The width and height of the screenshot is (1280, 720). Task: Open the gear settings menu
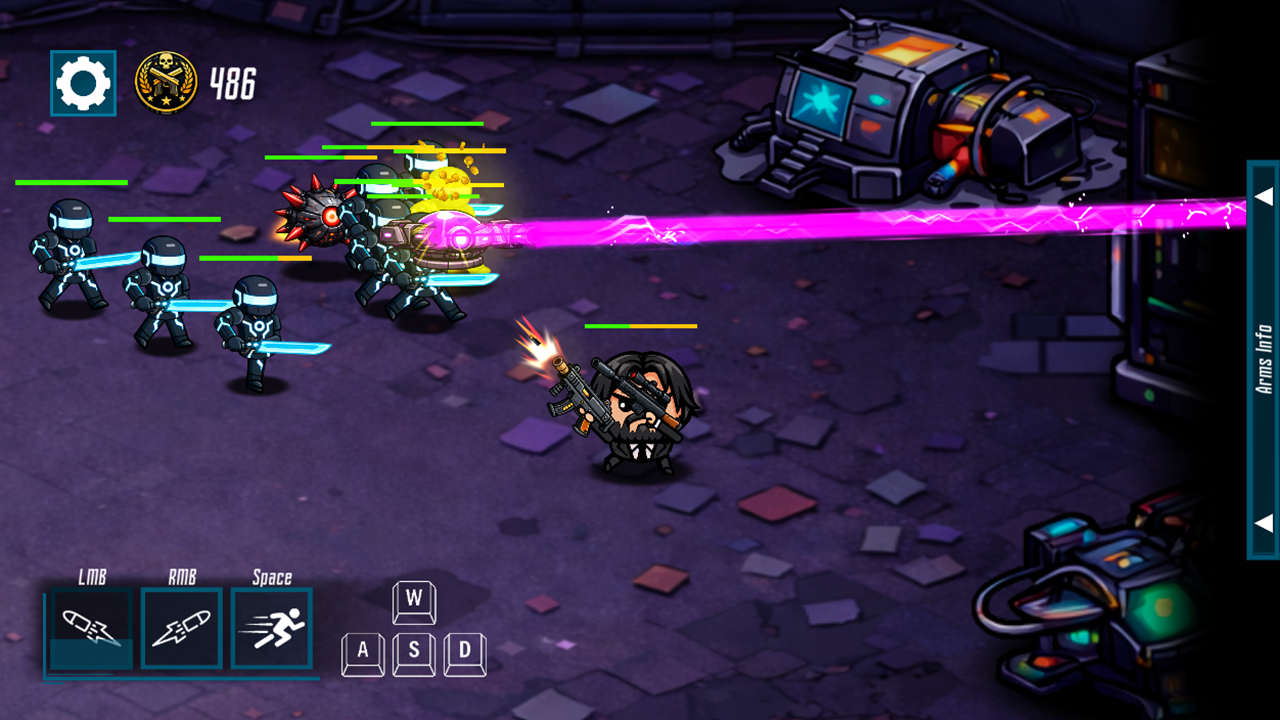83,84
